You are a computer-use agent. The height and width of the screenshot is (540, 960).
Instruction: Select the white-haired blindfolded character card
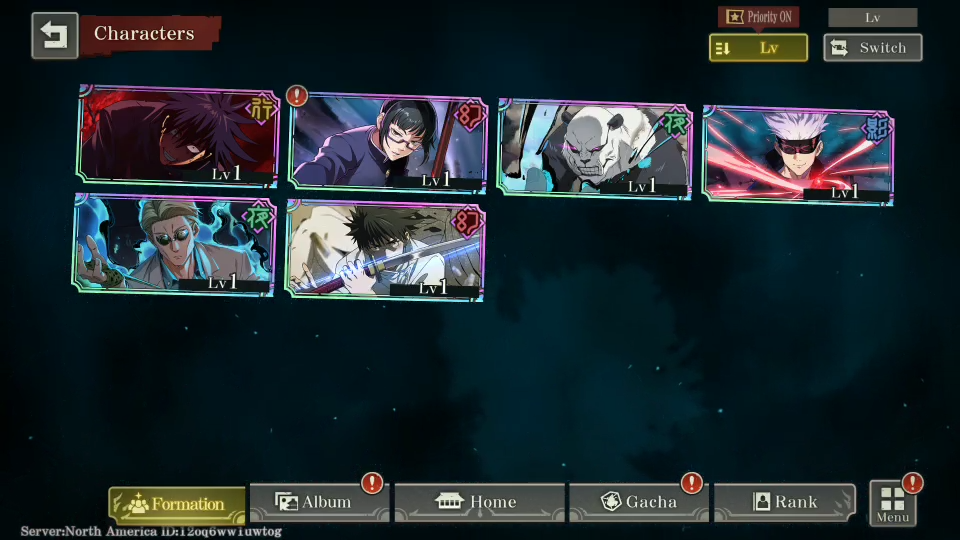(798, 154)
